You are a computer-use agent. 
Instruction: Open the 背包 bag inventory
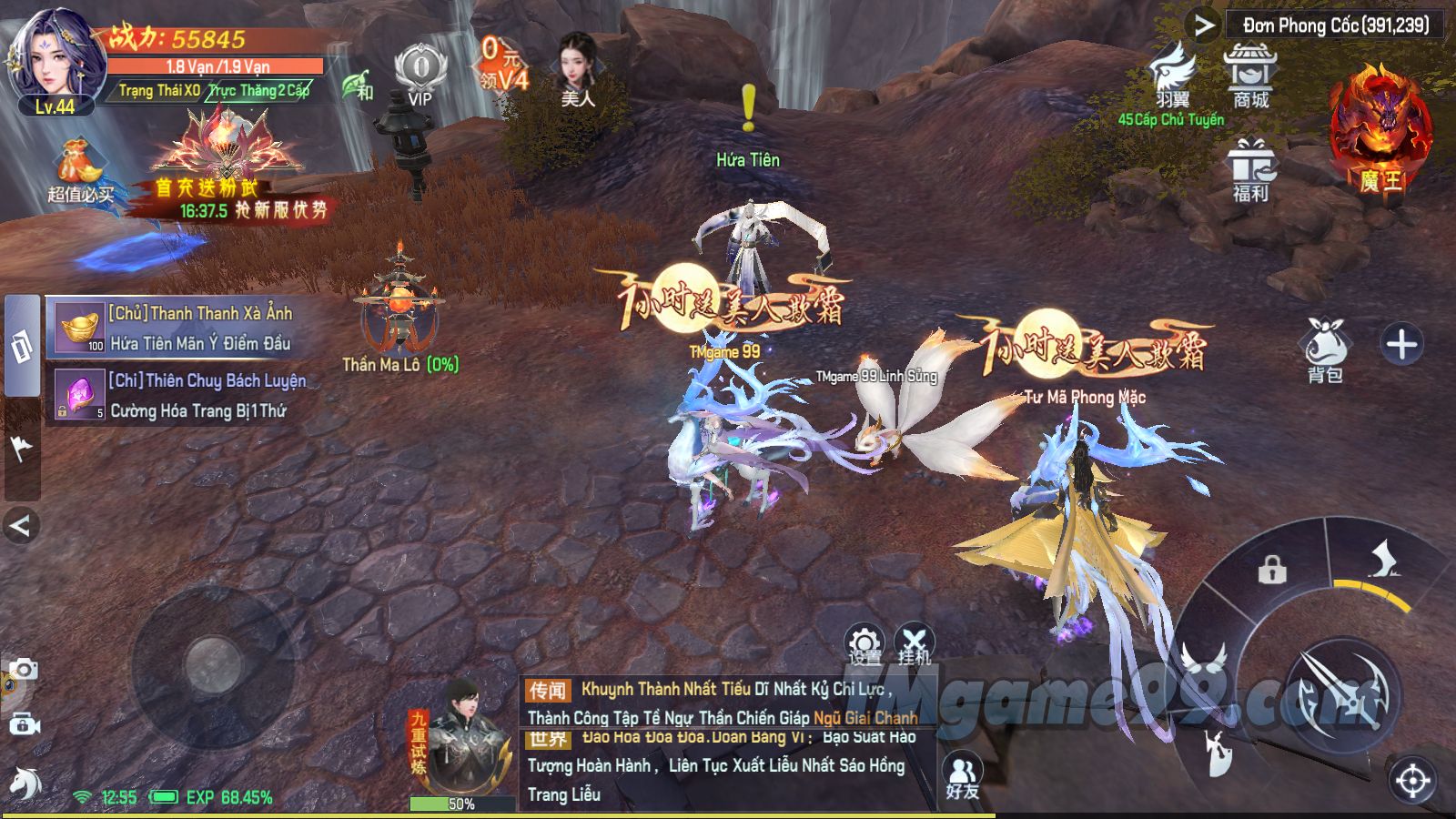click(x=1325, y=350)
